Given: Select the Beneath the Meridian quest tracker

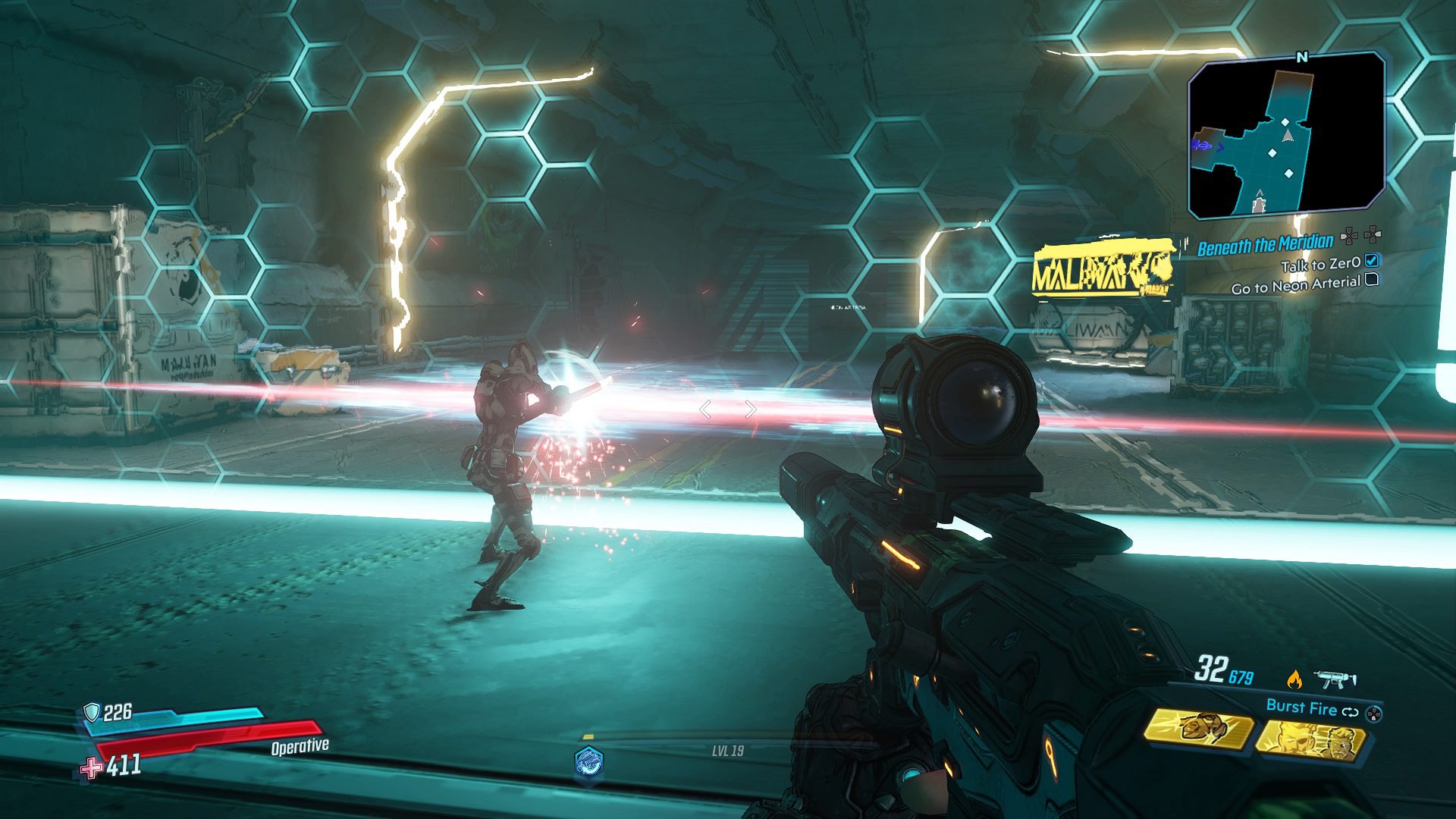Looking at the screenshot, I should coord(1265,244).
